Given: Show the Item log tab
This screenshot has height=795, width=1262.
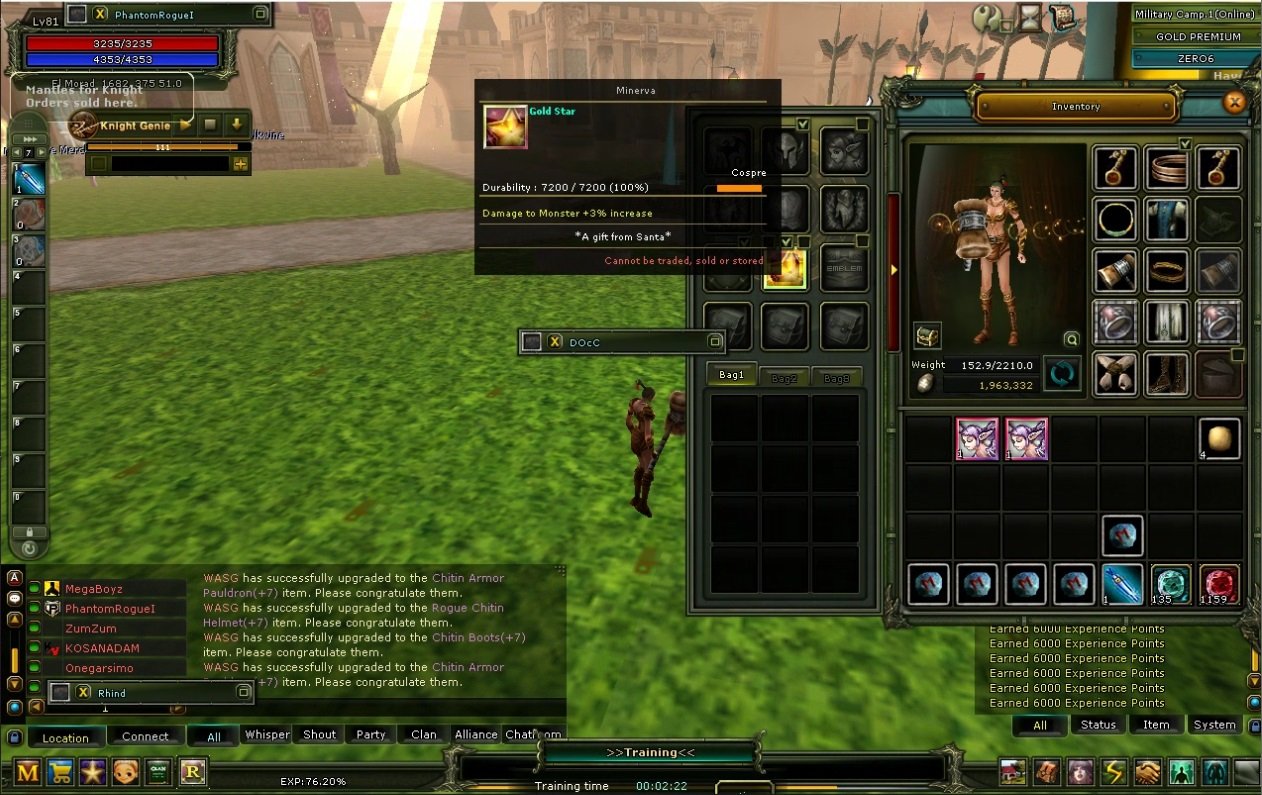Looking at the screenshot, I should (x=1156, y=725).
